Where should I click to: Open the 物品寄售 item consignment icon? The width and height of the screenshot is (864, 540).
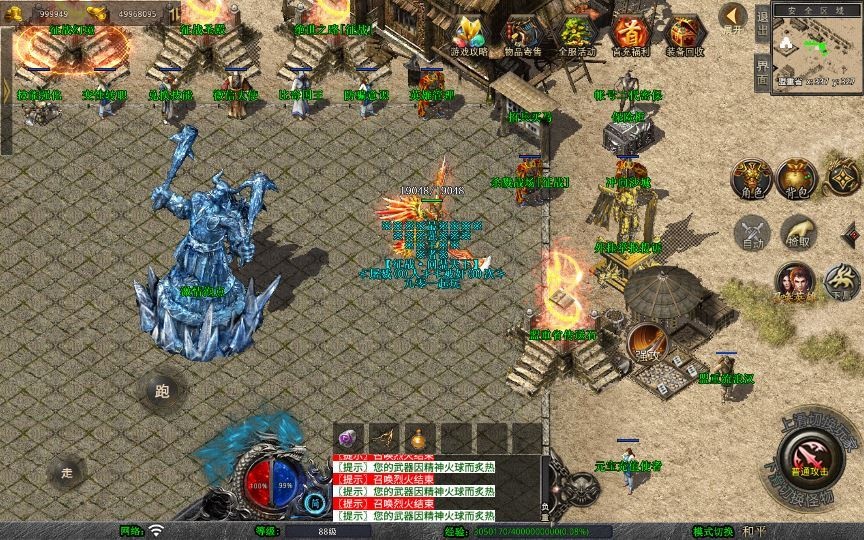[x=522, y=33]
